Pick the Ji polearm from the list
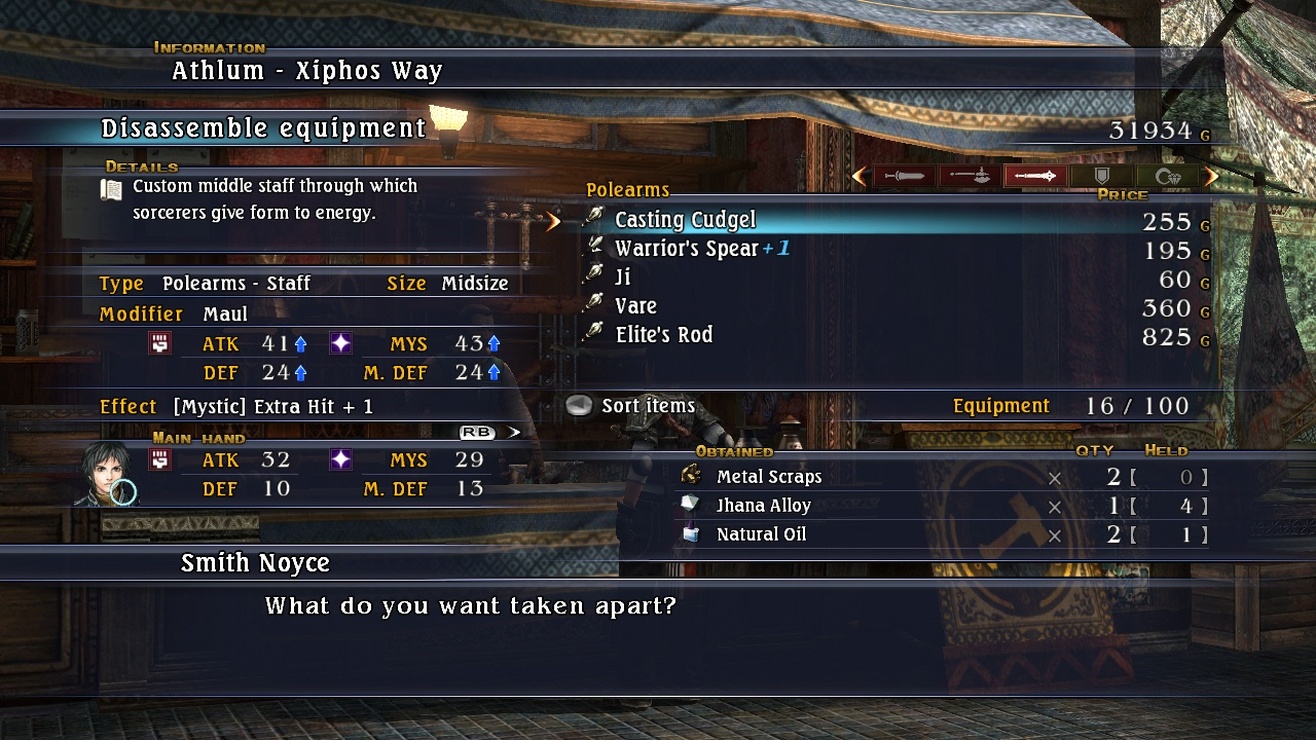The image size is (1316, 740). pos(623,278)
